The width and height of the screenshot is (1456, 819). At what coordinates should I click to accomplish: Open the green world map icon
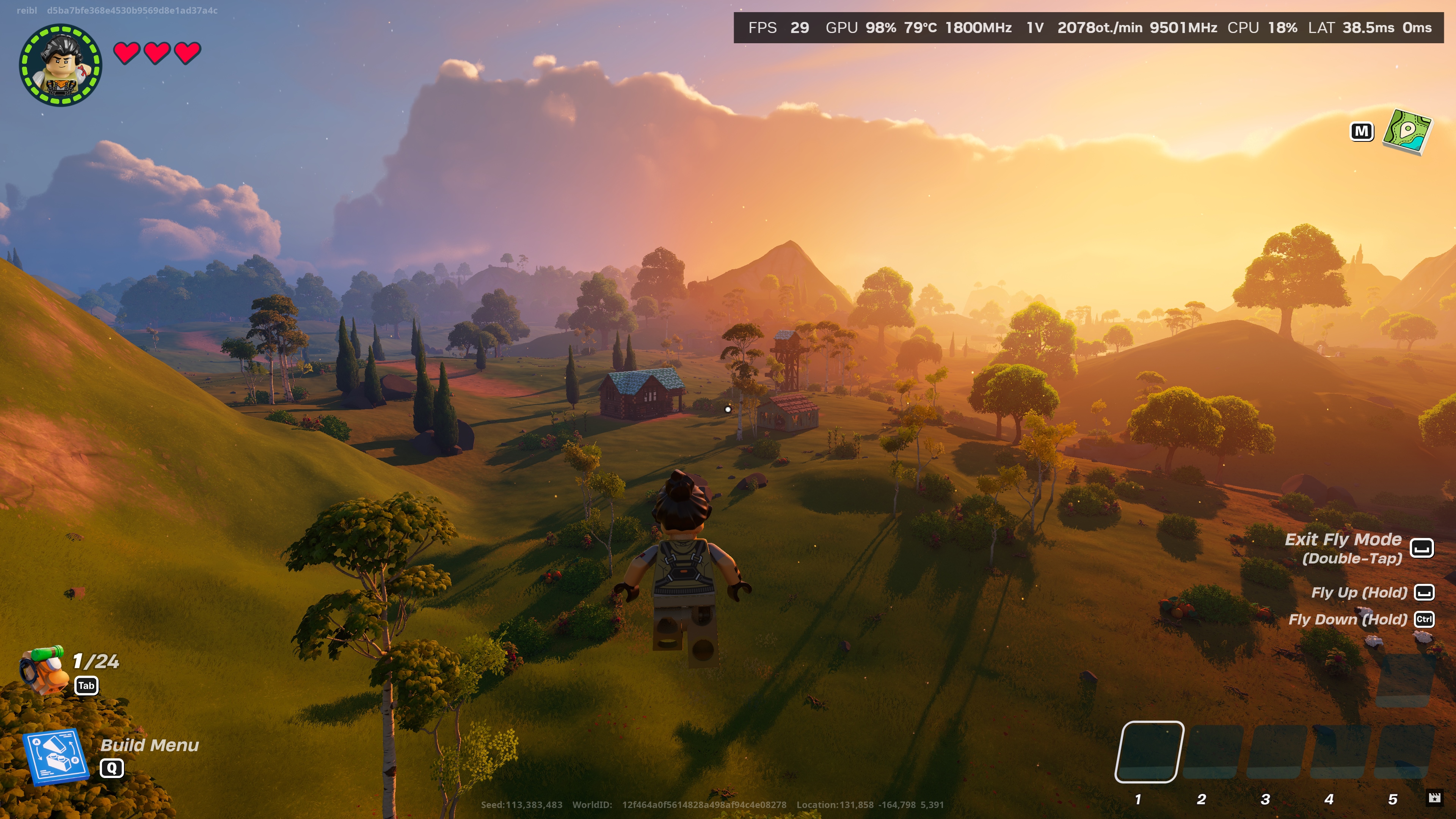pos(1406,132)
